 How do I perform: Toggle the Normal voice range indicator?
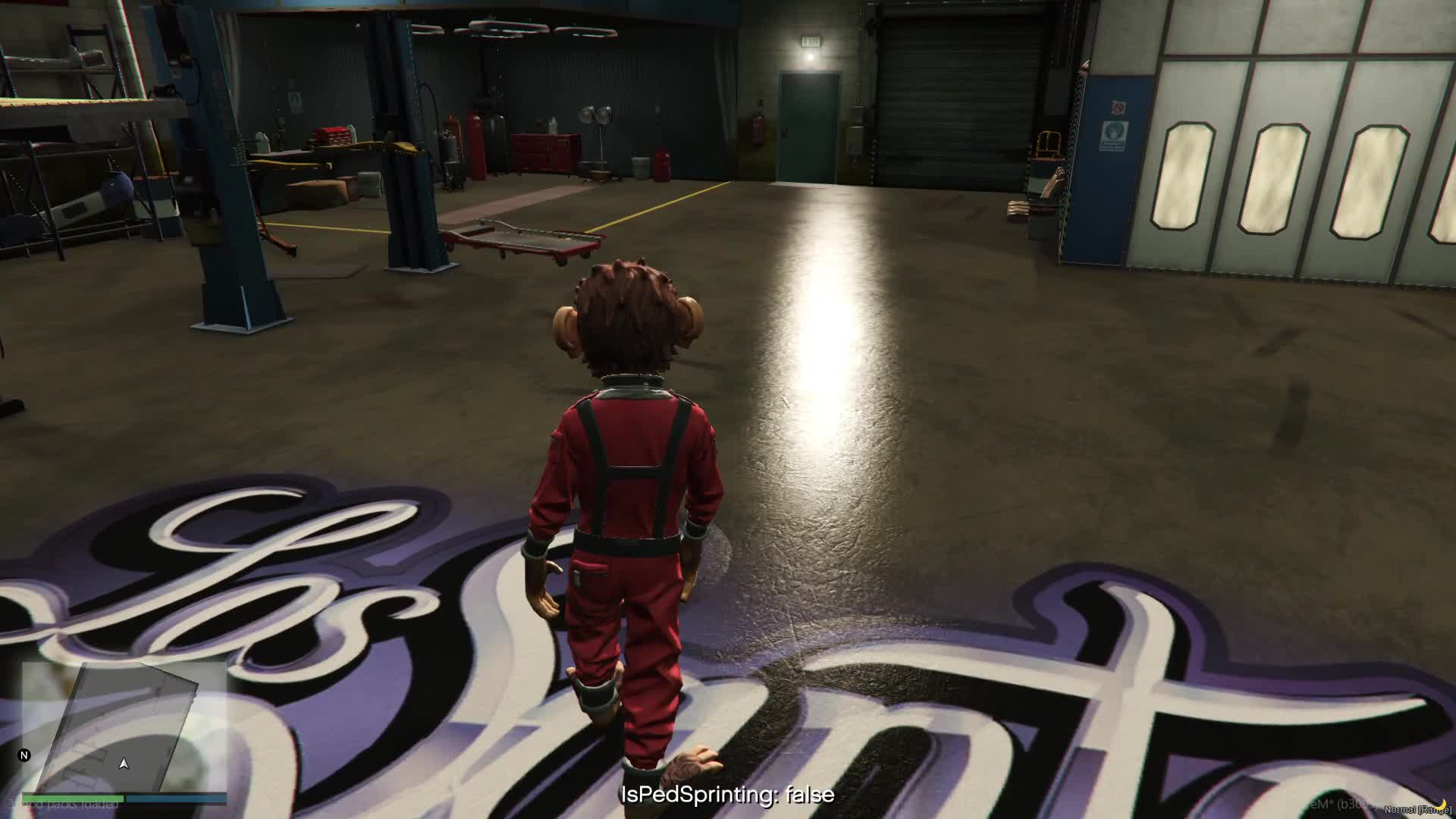(x=1417, y=809)
